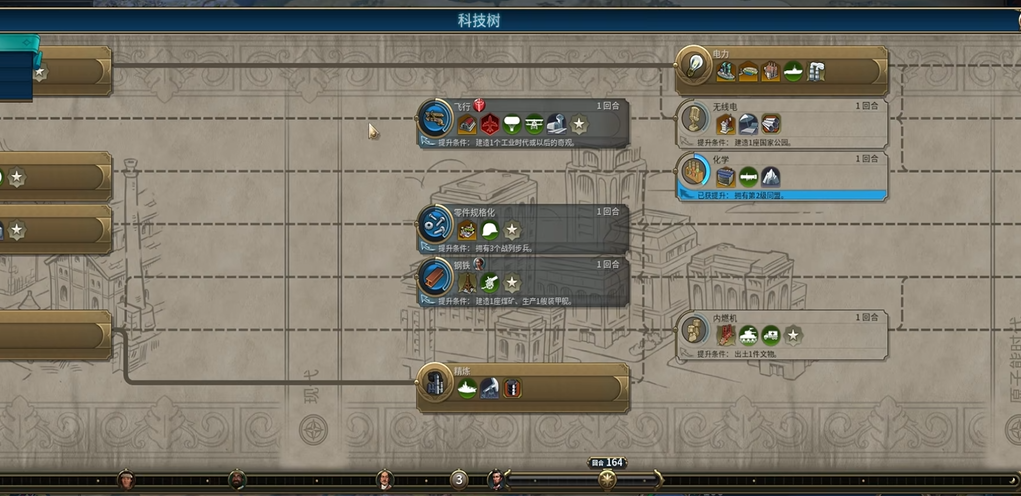The width and height of the screenshot is (1021, 496).
Task: Click the biplane unit icon under 飞行
Action: (535, 125)
